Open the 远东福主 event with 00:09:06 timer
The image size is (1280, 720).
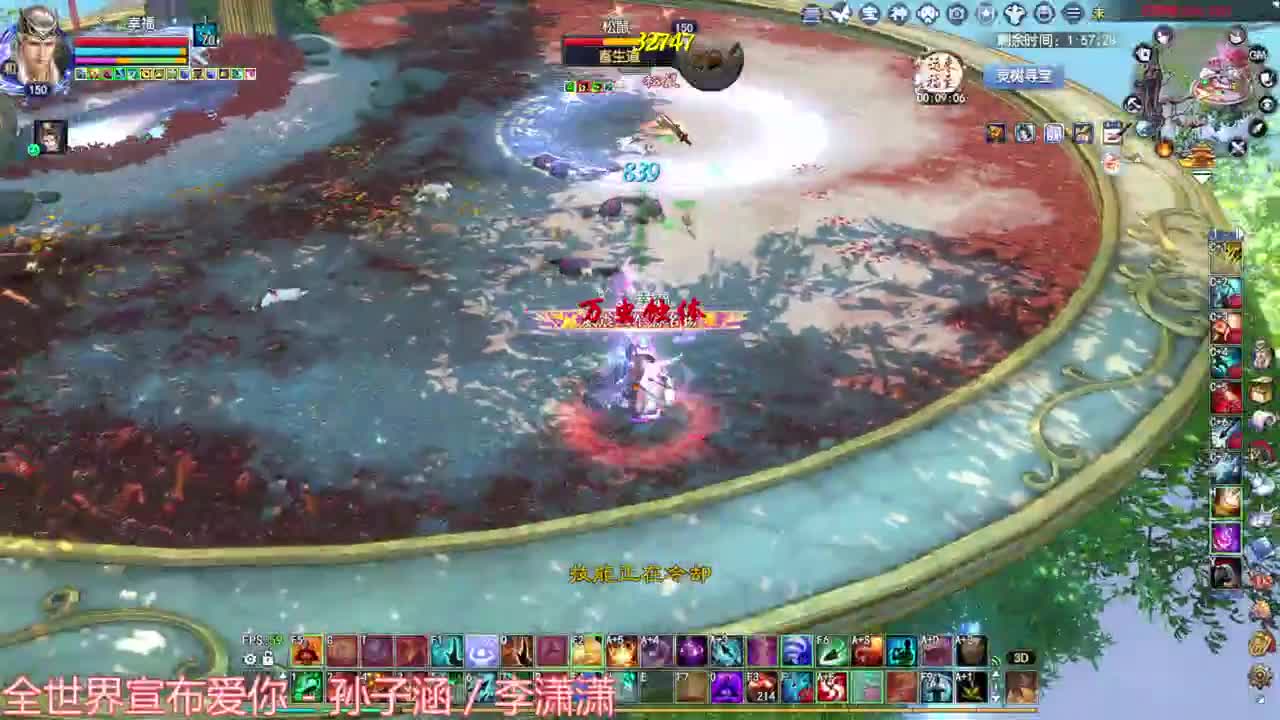coord(938,70)
